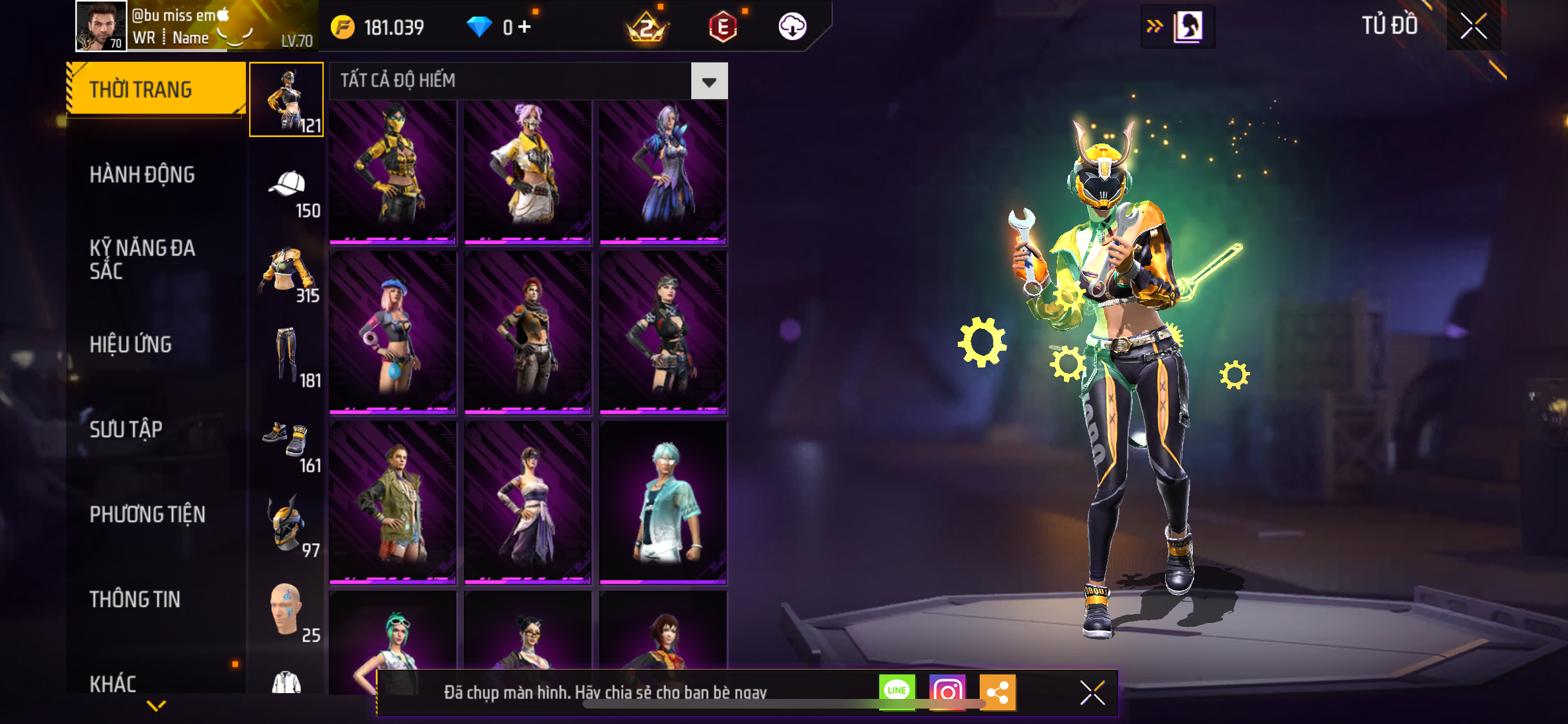The image size is (1568, 724).
Task: Open the HIỆU ỨNG section
Action: click(x=131, y=344)
